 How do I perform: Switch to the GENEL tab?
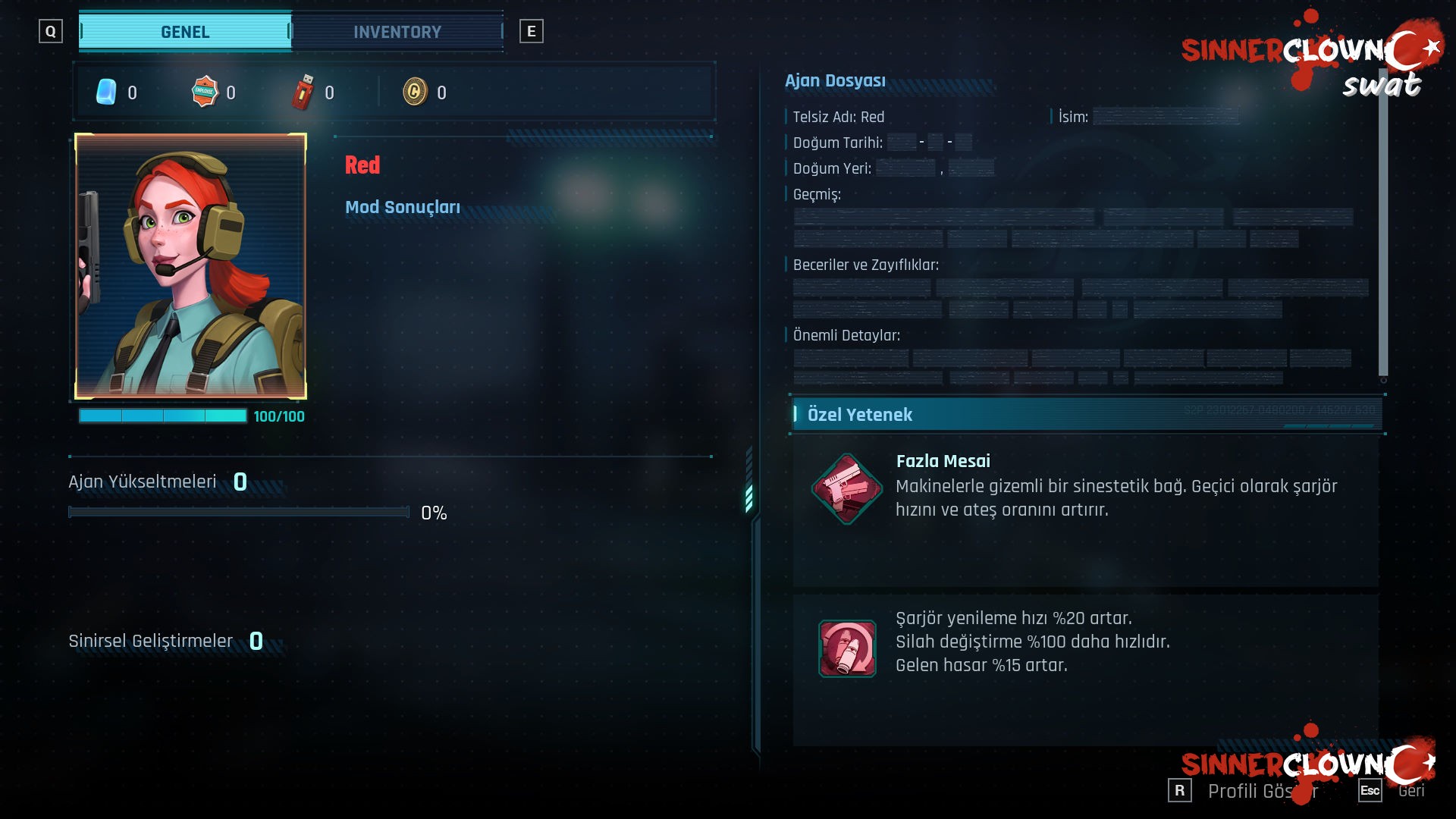185,32
